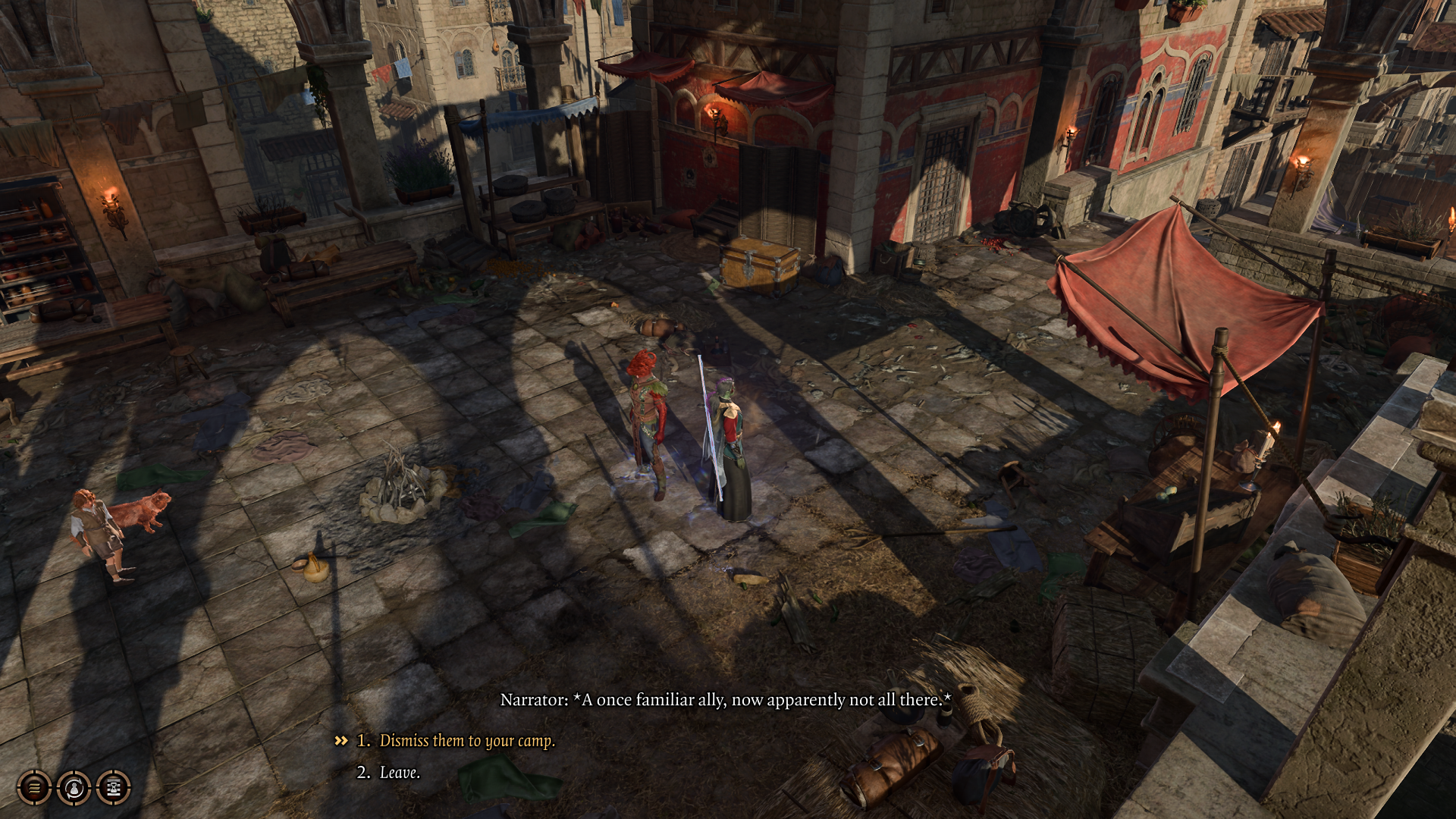Open the dialogue log icon
The image size is (1456, 819).
[x=33, y=787]
